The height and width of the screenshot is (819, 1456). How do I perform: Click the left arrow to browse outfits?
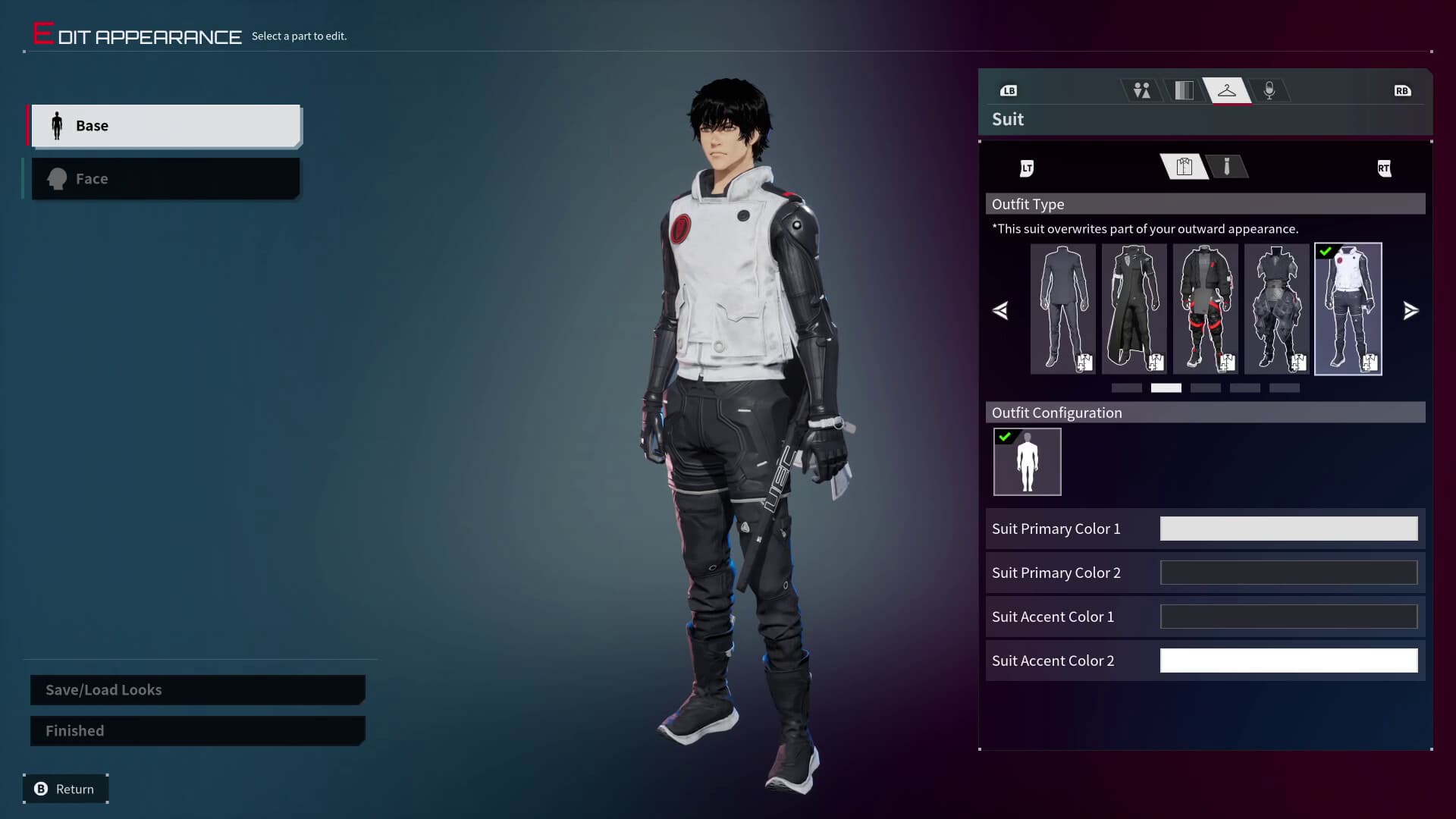pos(1001,310)
